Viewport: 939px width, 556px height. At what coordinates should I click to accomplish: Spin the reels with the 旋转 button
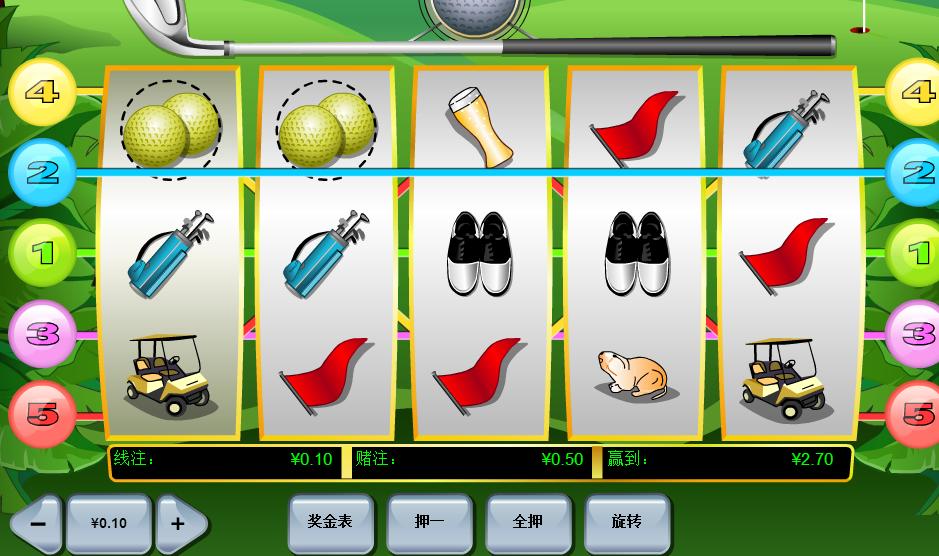626,522
